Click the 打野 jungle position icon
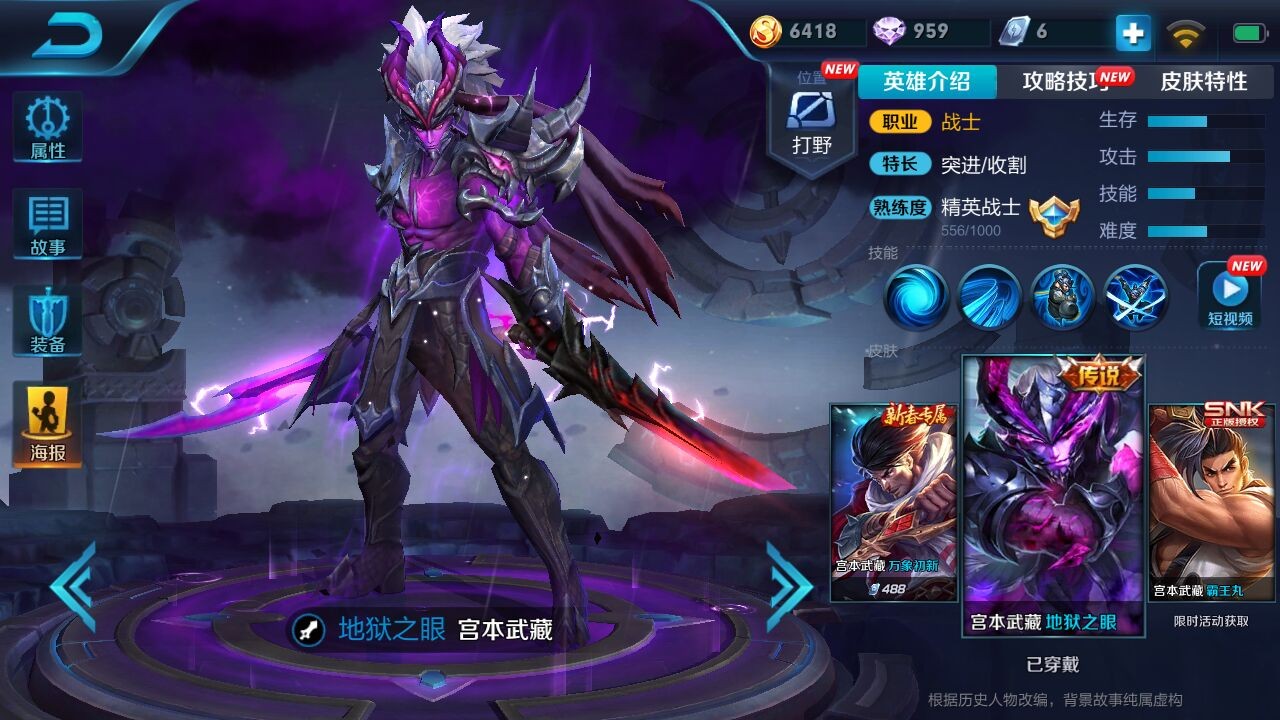 pos(812,110)
